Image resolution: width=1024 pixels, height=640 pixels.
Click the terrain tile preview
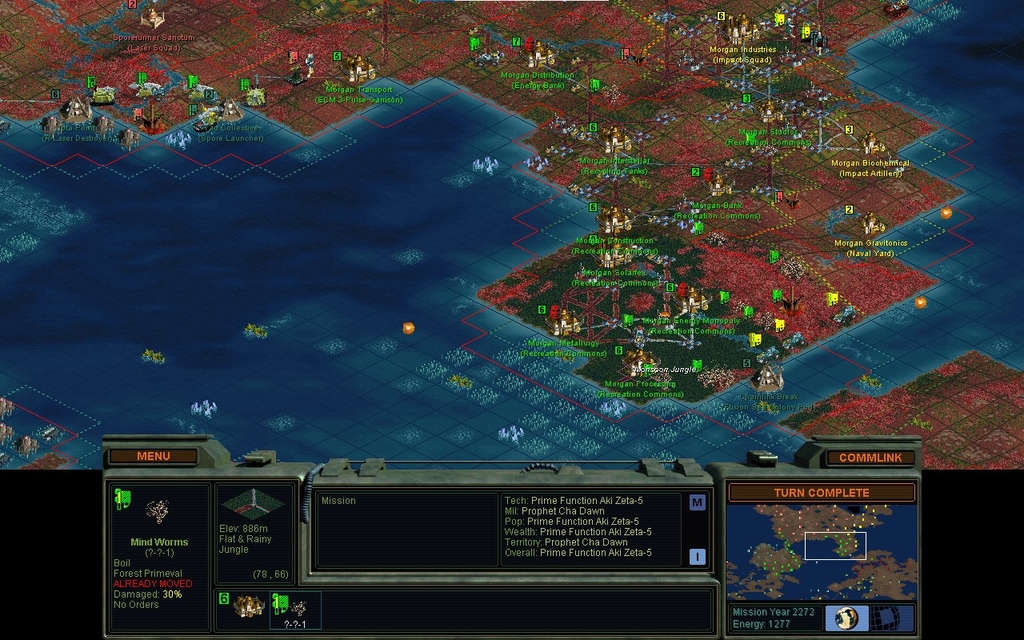pos(254,504)
